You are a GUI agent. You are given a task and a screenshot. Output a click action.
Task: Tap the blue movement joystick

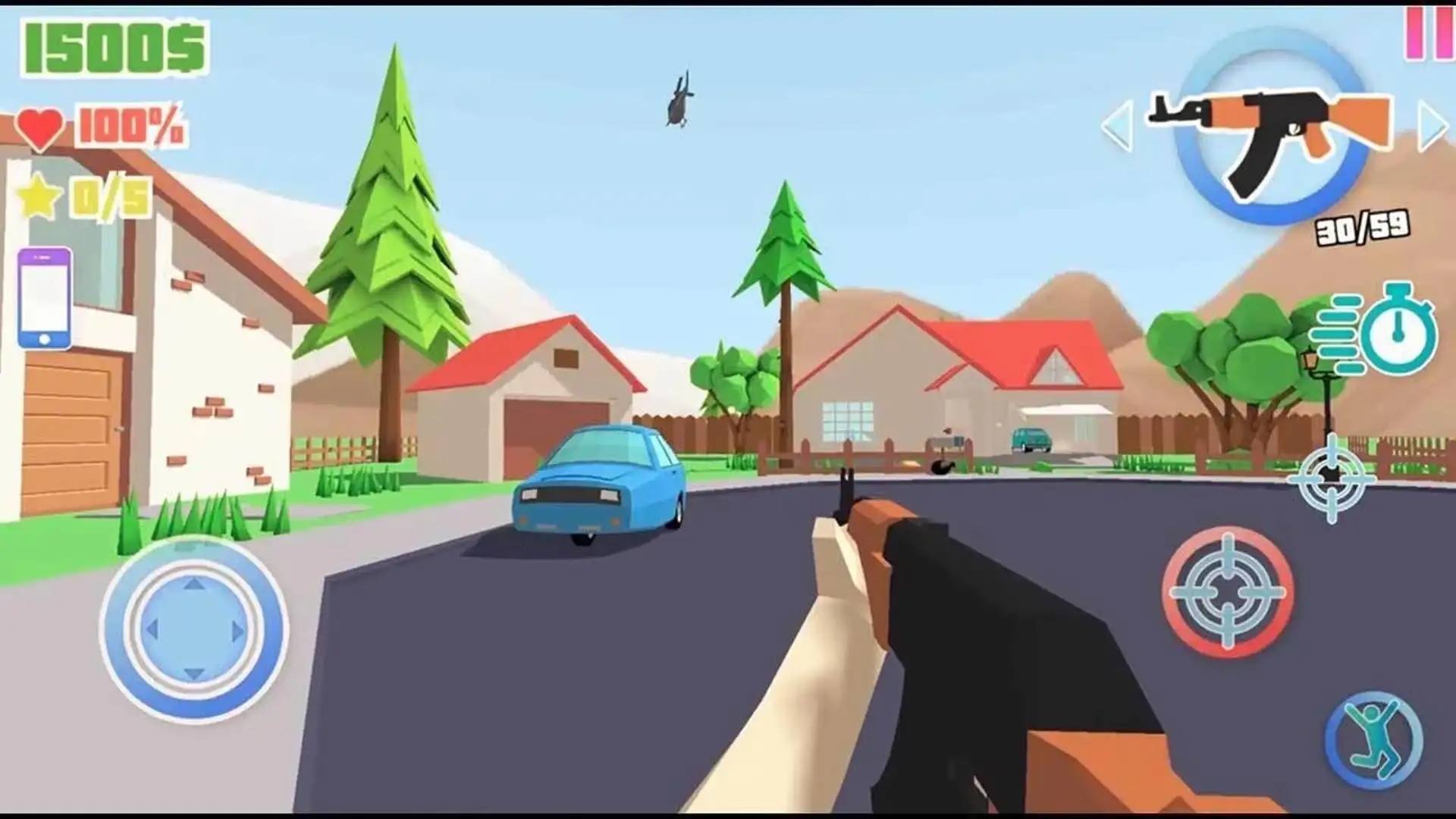194,629
